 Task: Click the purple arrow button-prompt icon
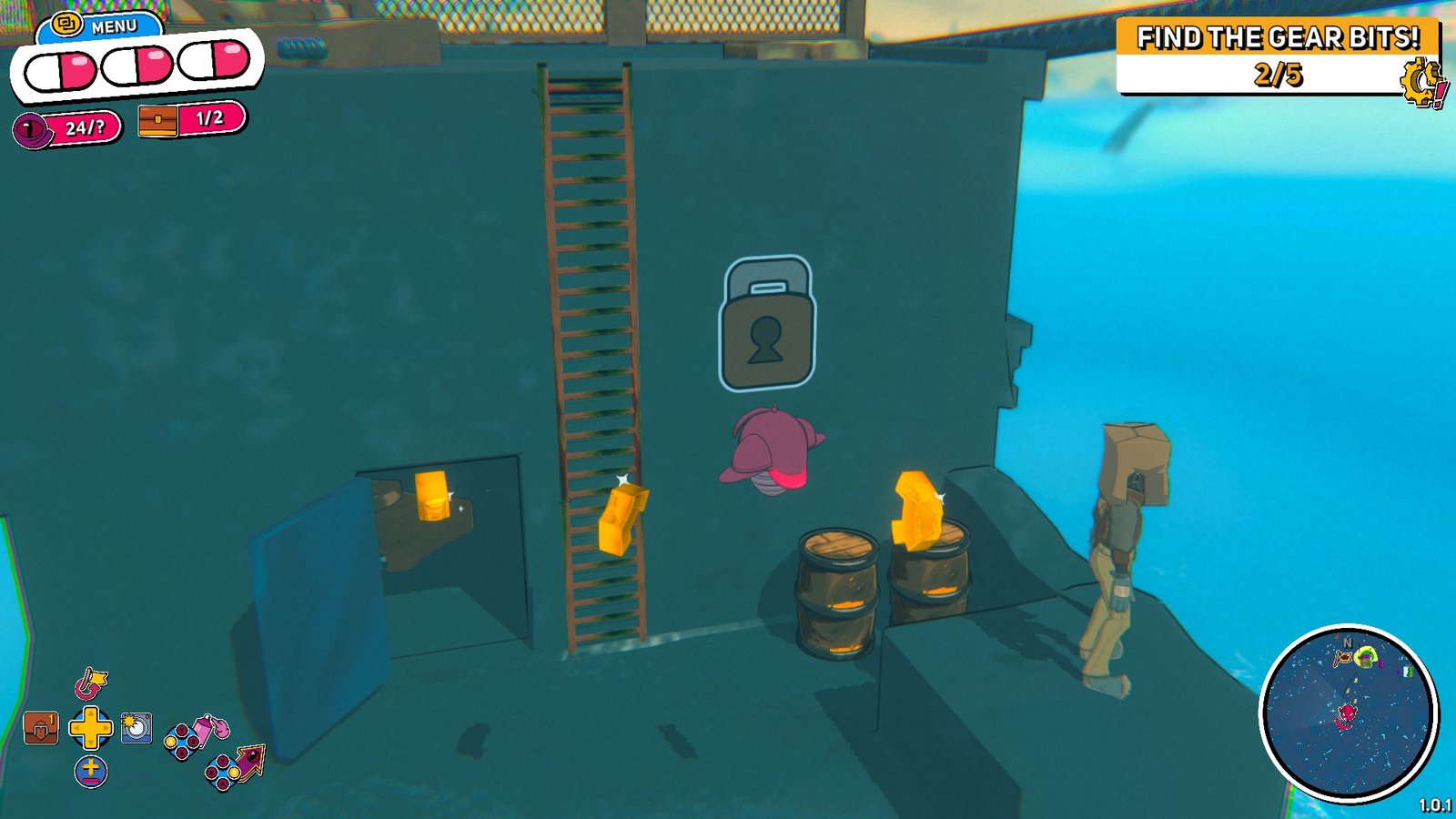249,763
